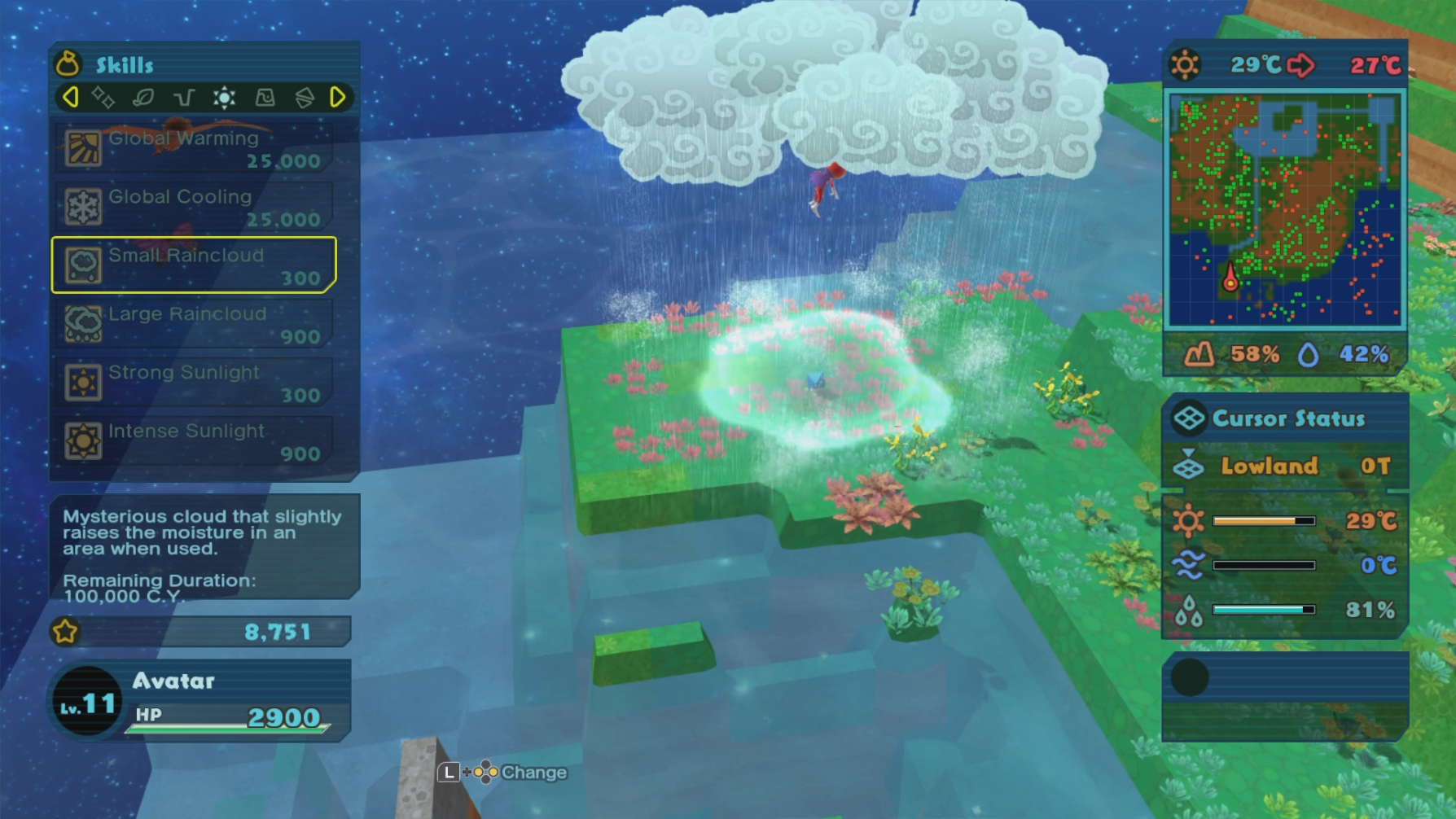The image size is (1456, 819).
Task: Click the Skills pouch icon
Action: point(68,64)
